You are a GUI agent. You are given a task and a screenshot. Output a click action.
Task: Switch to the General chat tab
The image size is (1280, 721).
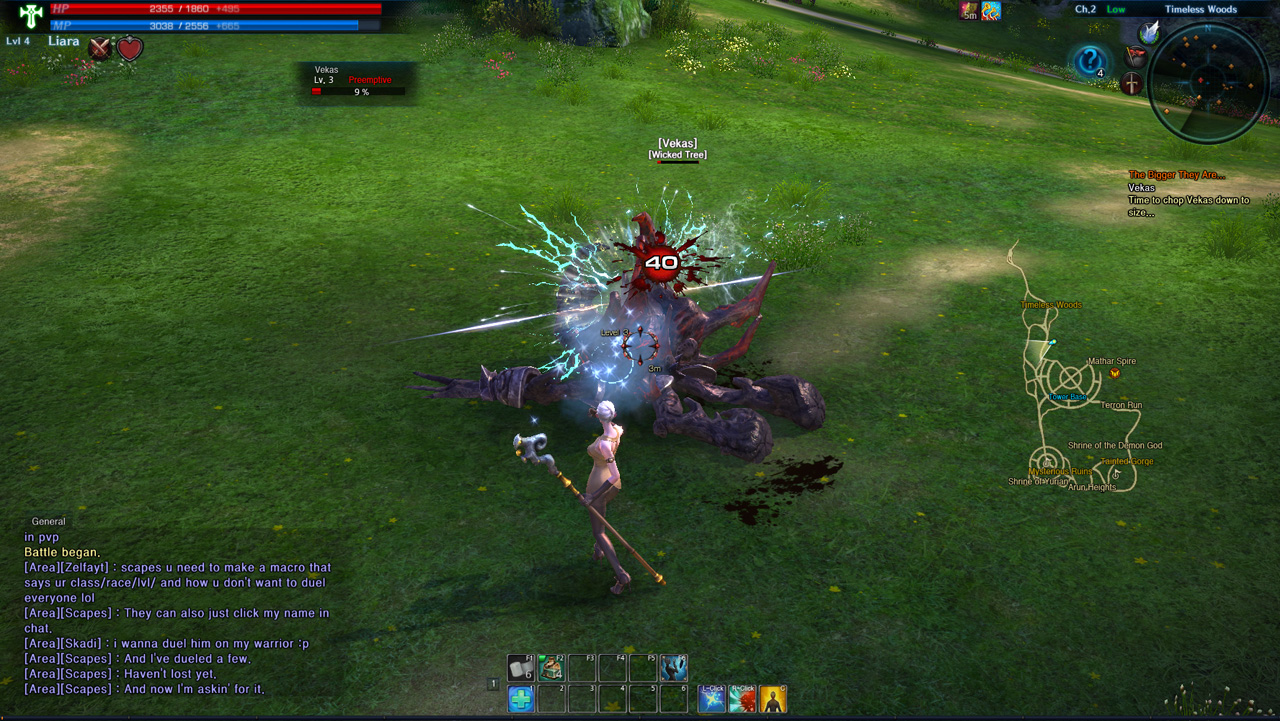tap(48, 521)
